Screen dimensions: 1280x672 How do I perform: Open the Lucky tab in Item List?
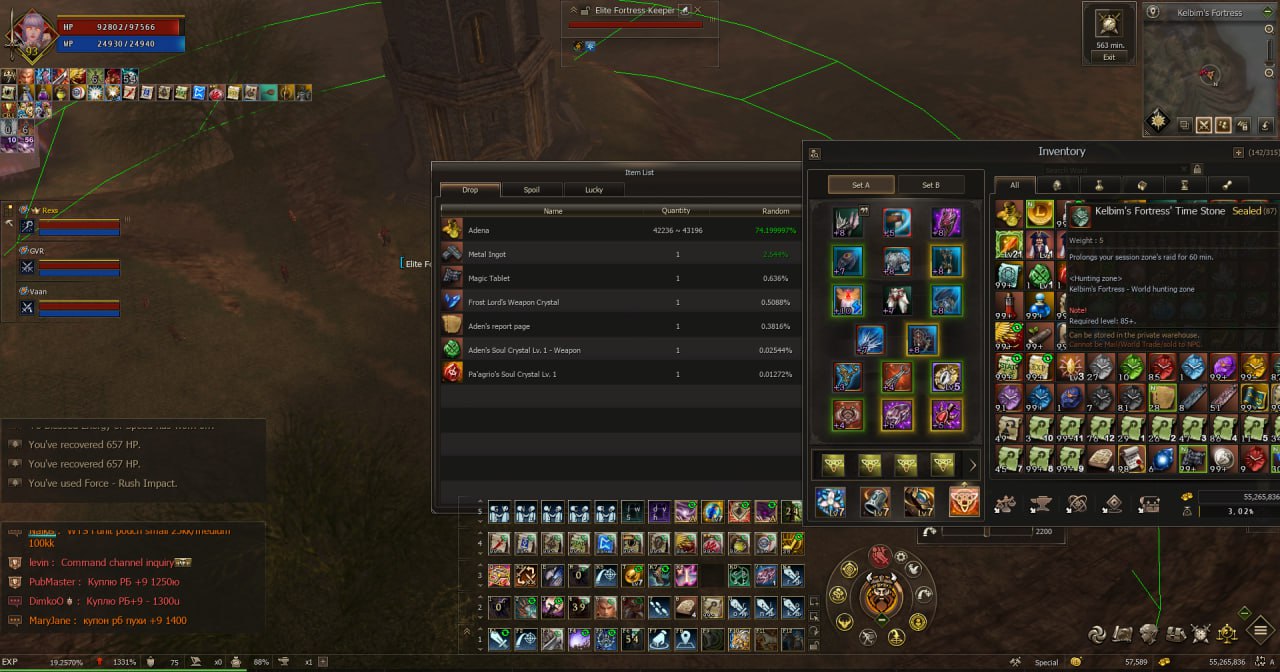pyautogui.click(x=593, y=189)
